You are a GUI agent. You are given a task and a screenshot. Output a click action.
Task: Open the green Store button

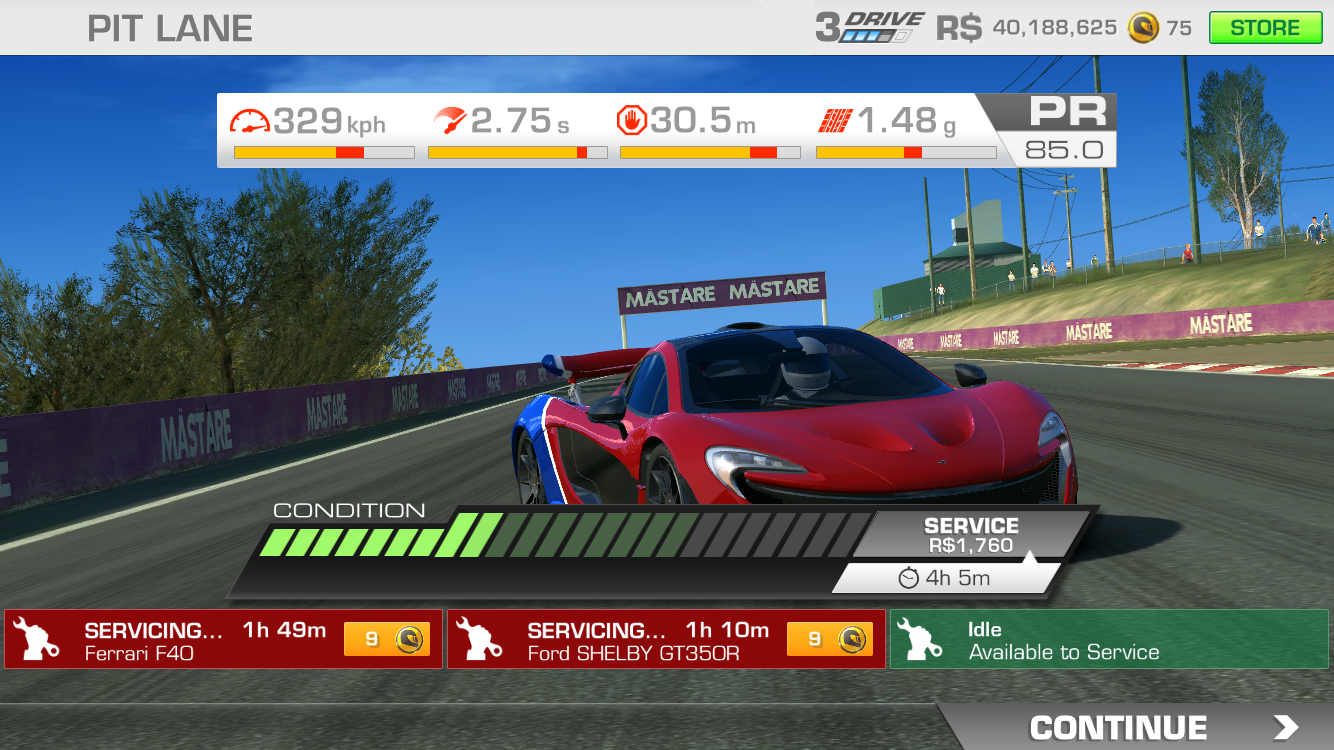click(1264, 28)
